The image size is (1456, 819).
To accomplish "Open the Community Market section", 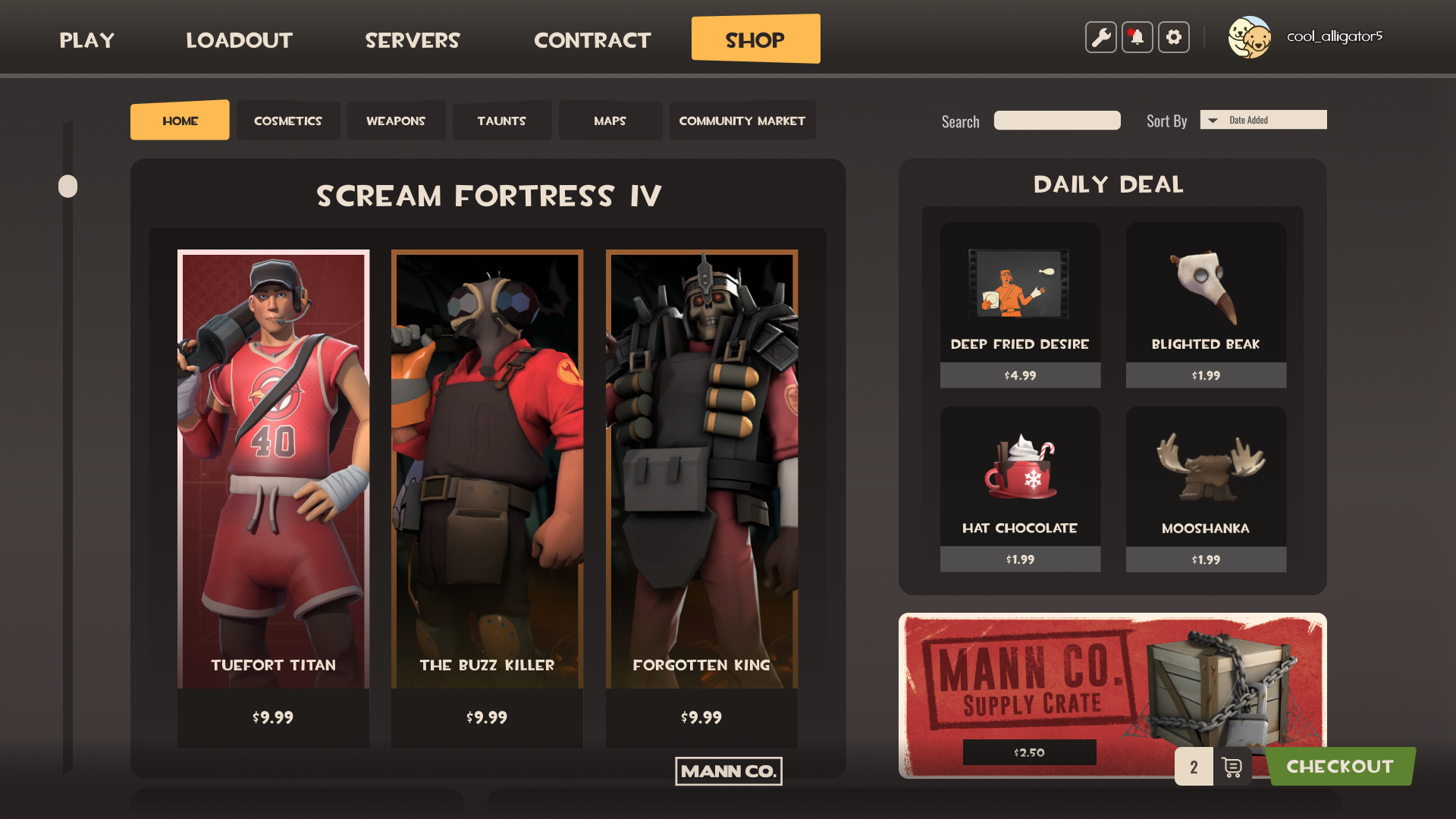I will click(x=742, y=120).
